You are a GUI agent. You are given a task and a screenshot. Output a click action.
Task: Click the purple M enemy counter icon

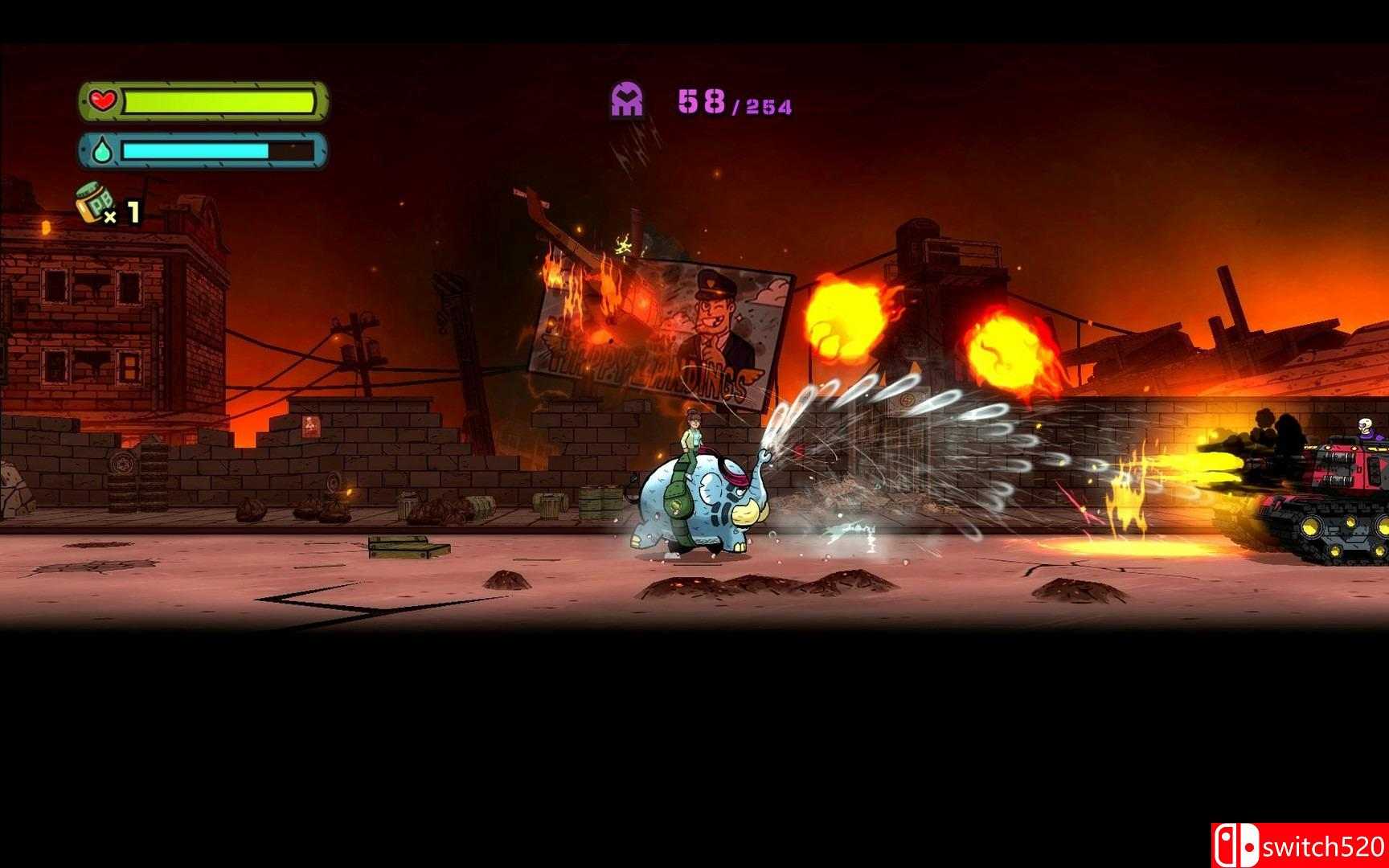[628, 96]
